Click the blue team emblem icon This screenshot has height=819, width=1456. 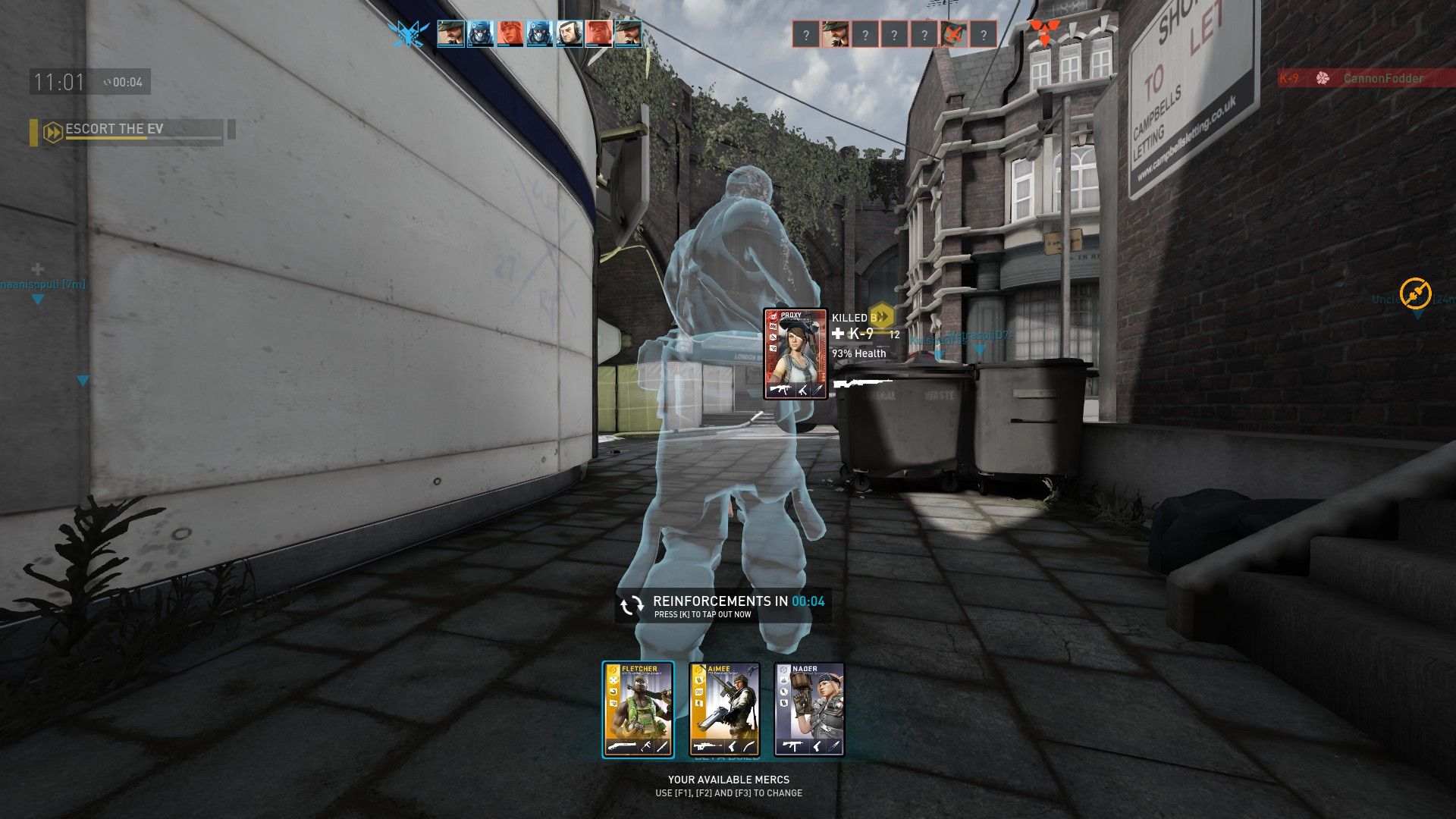[x=409, y=34]
